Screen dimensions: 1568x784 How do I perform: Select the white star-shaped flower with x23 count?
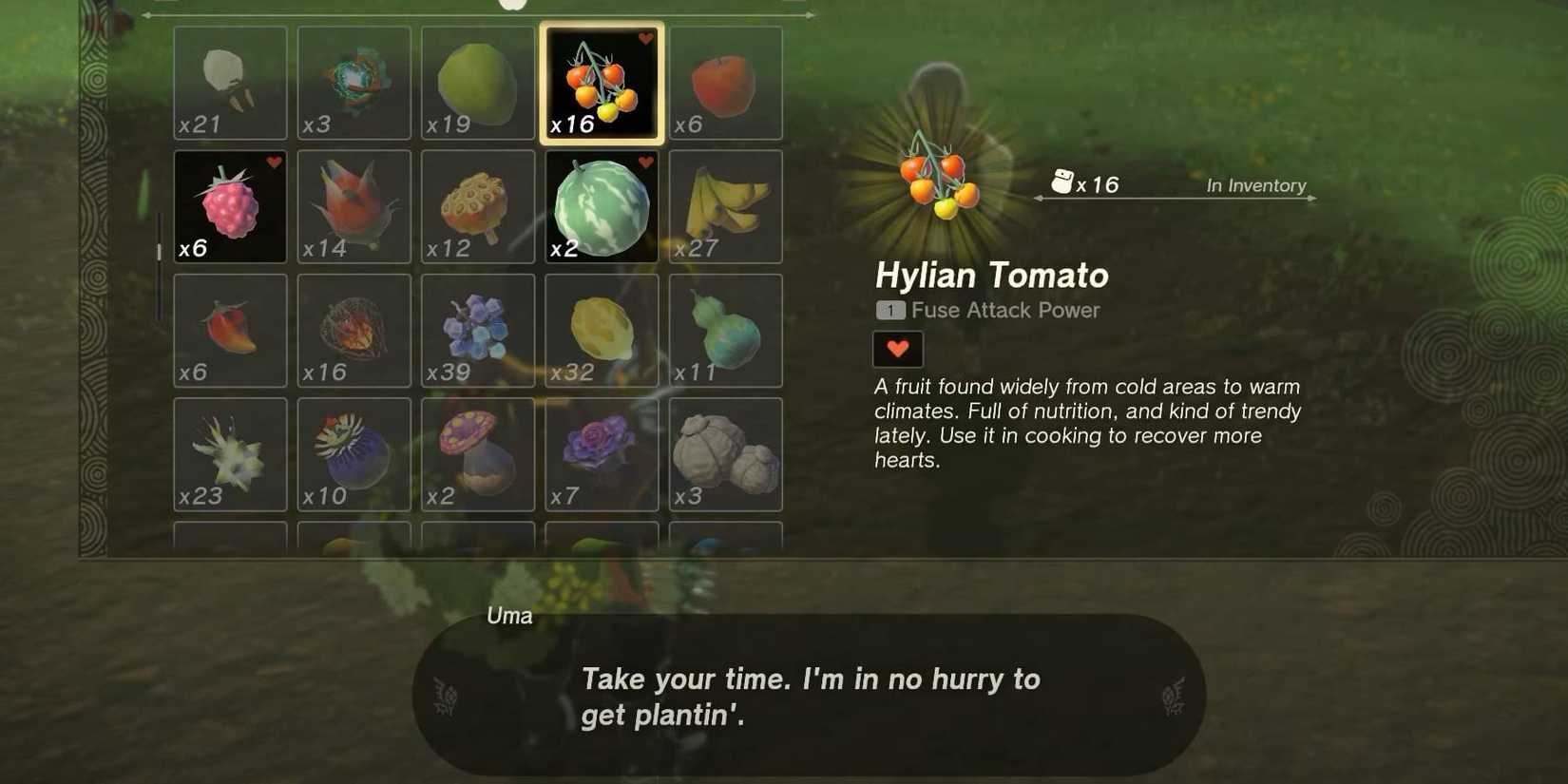point(230,453)
